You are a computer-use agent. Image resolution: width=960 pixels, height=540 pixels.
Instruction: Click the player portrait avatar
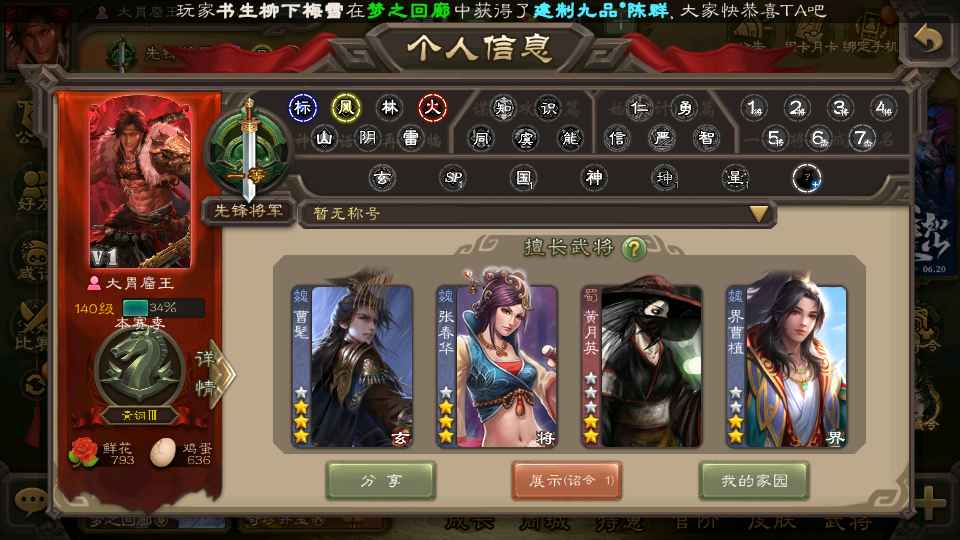(138, 180)
